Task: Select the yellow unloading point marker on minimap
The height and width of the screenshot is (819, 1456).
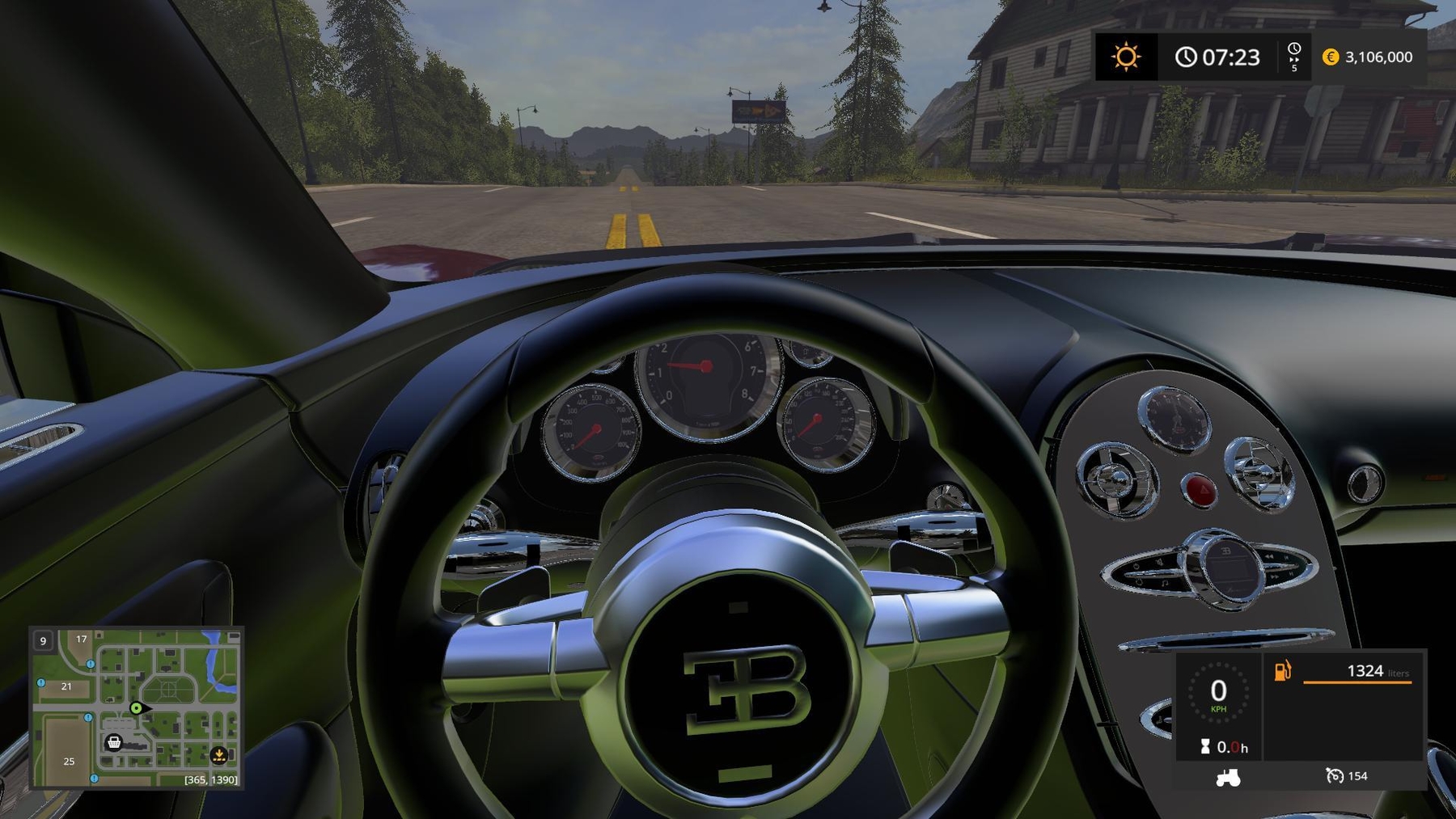Action: click(x=218, y=755)
